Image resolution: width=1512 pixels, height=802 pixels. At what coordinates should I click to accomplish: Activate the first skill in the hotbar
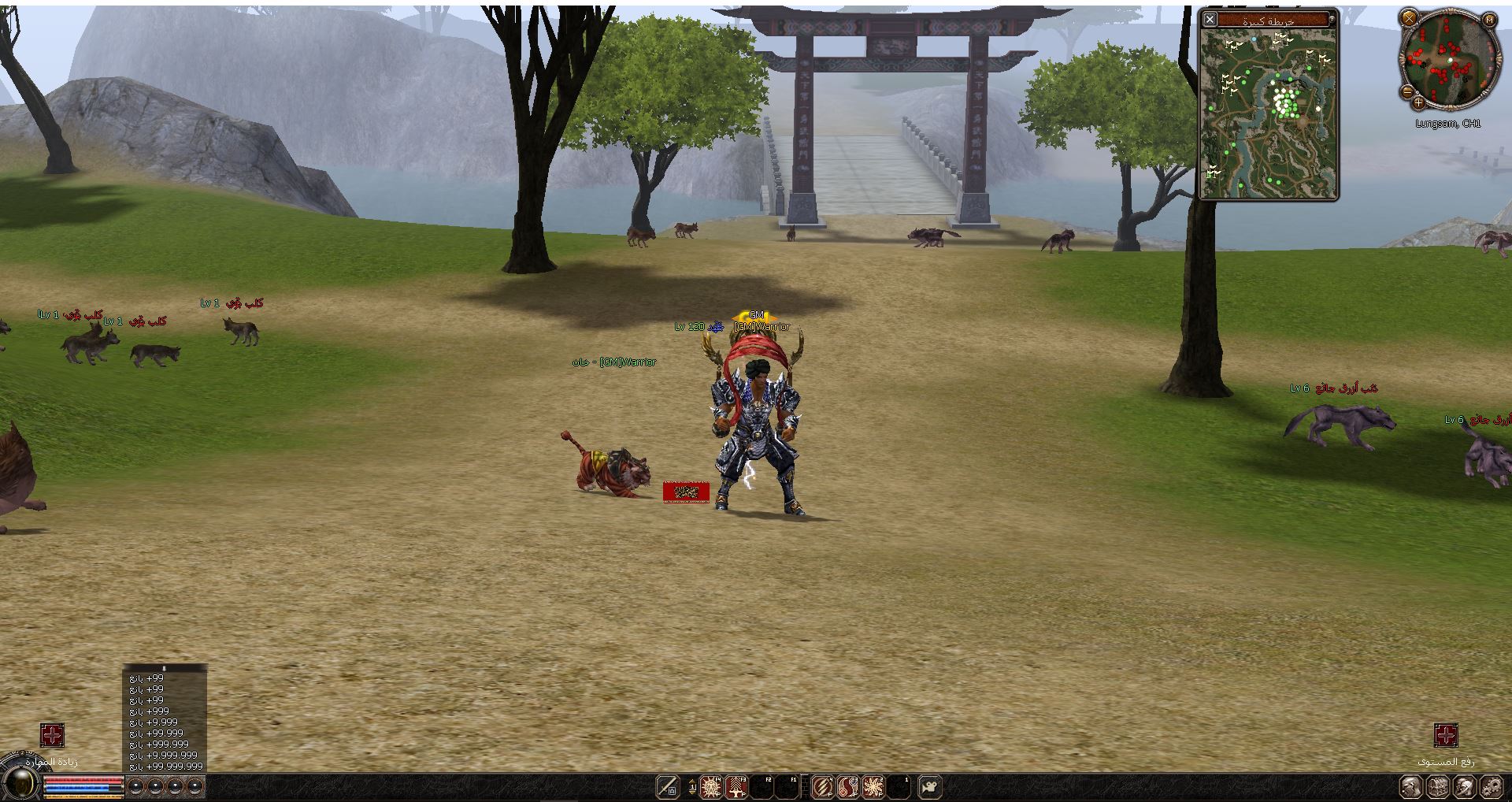[x=711, y=786]
